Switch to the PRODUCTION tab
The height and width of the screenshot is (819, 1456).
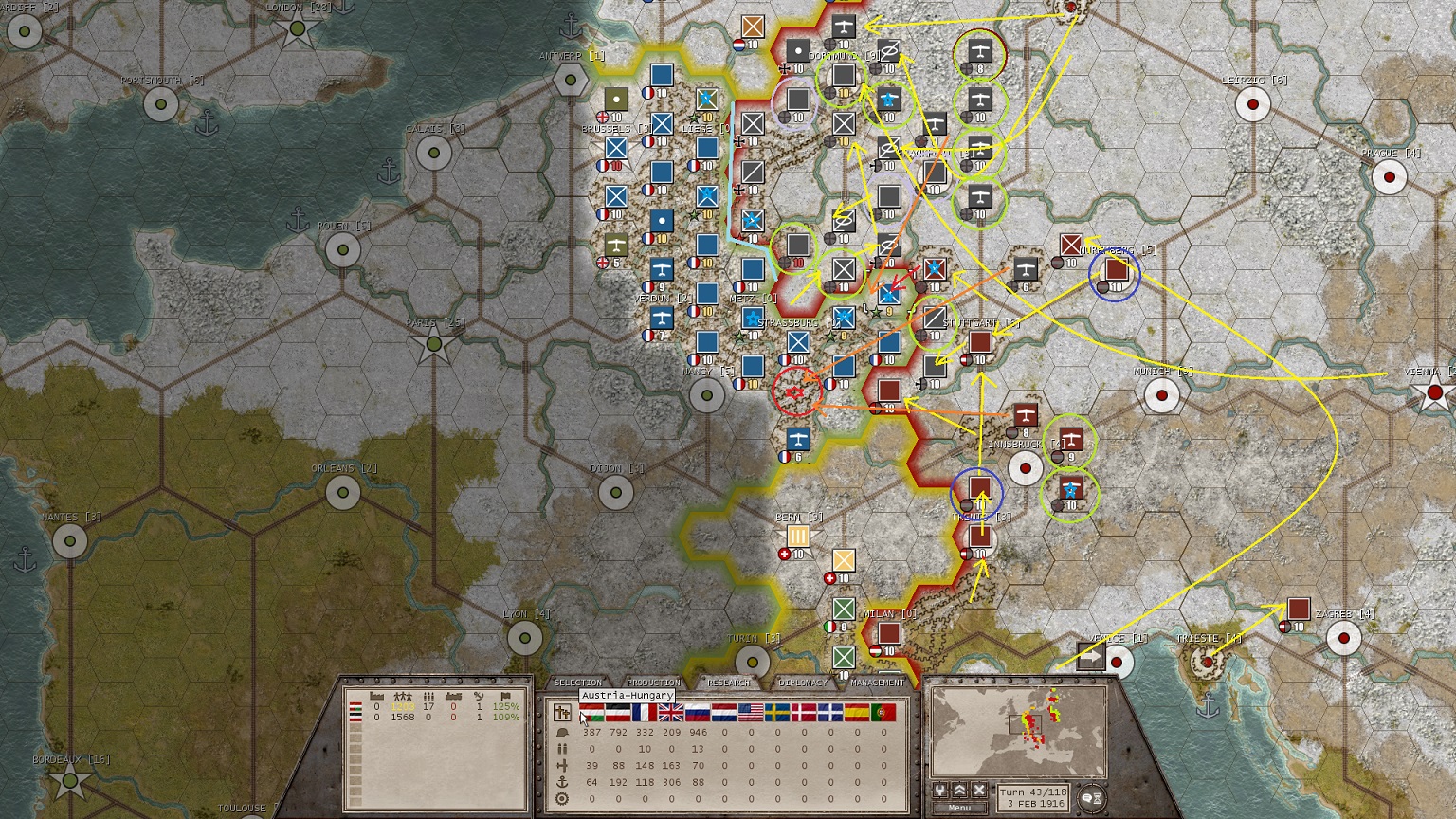654,682
